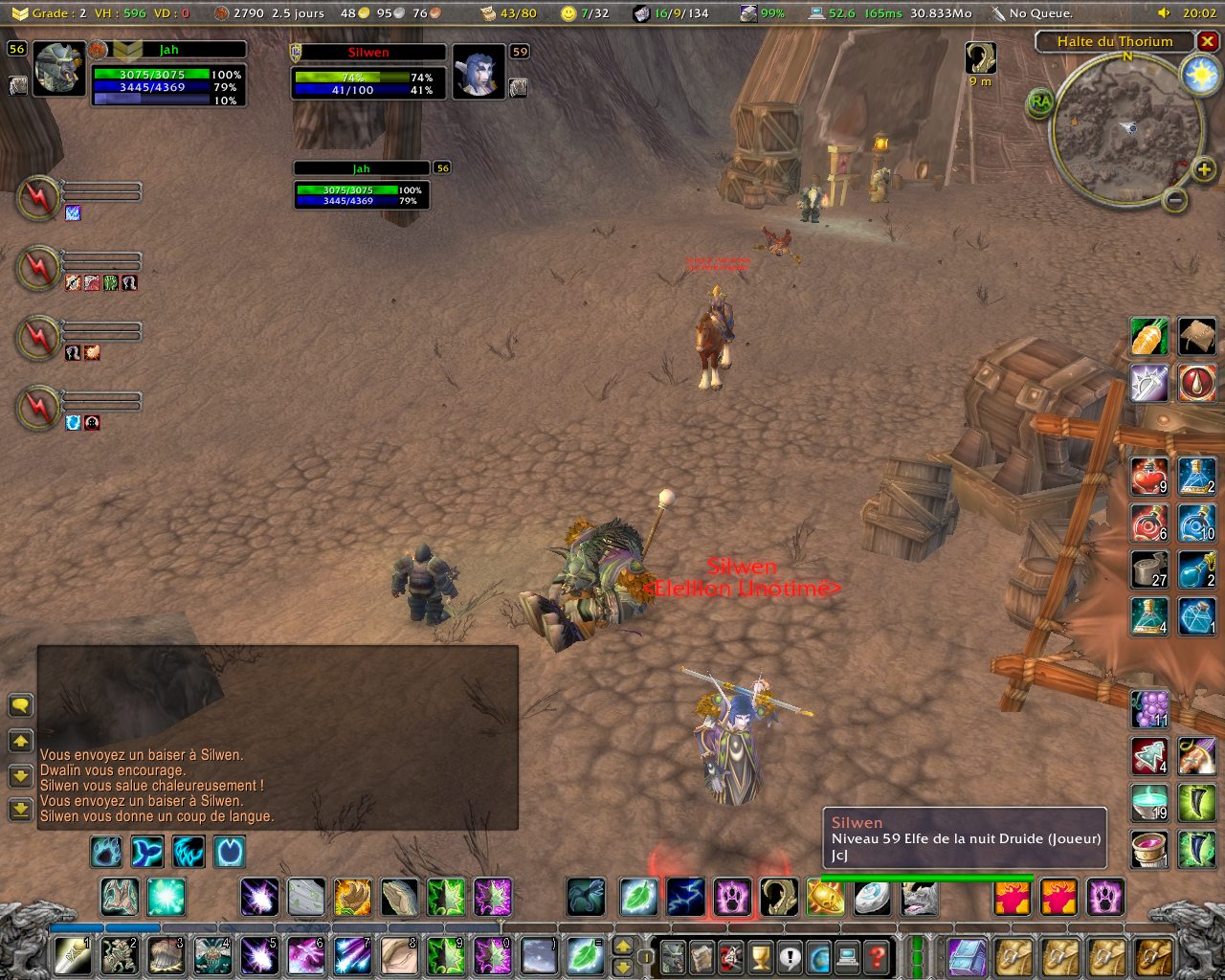Activate the cat paw form icon
This screenshot has width=1225, height=980.
tap(732, 898)
